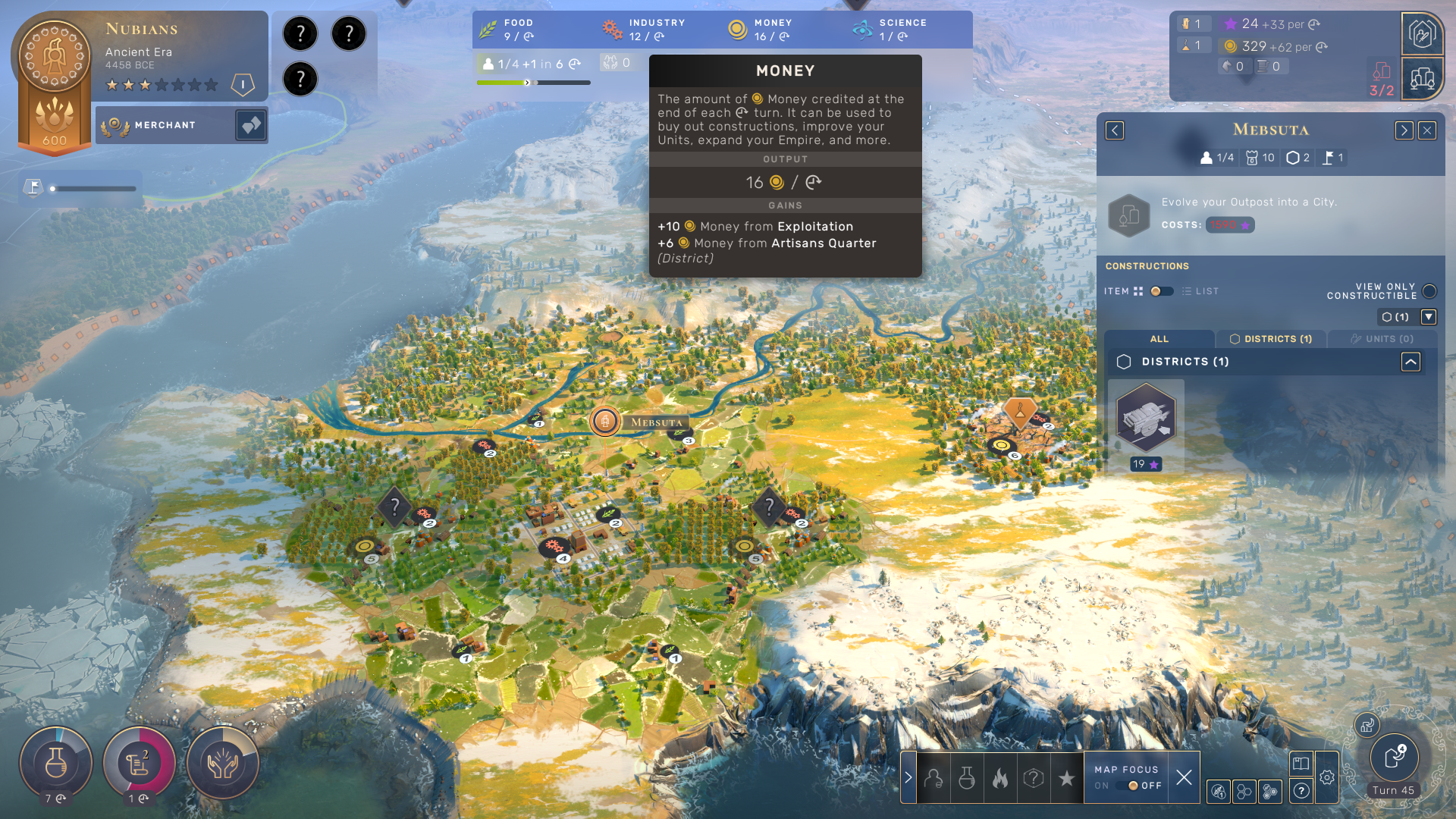
Task: Open the district filter dropdown
Action: (x=1429, y=317)
